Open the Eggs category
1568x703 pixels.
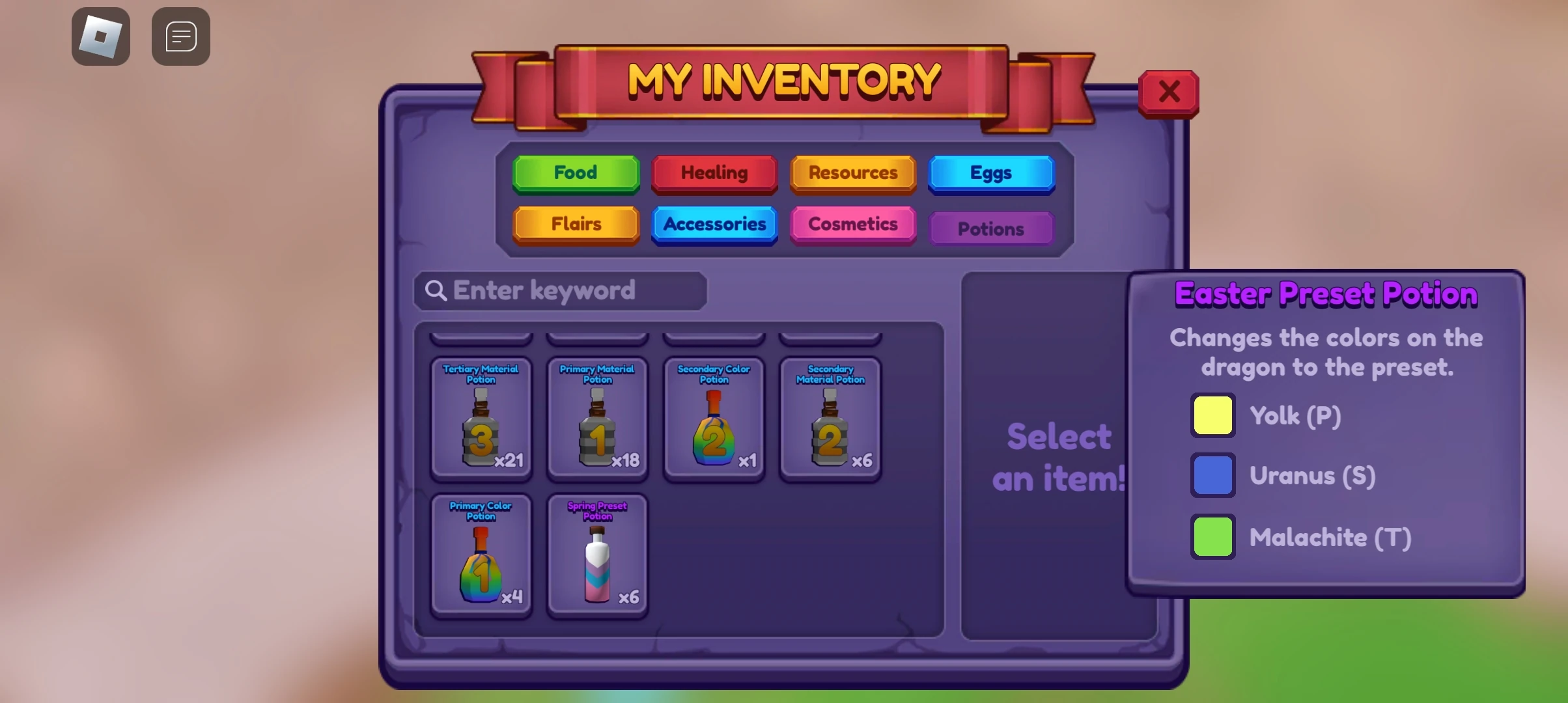click(x=992, y=173)
